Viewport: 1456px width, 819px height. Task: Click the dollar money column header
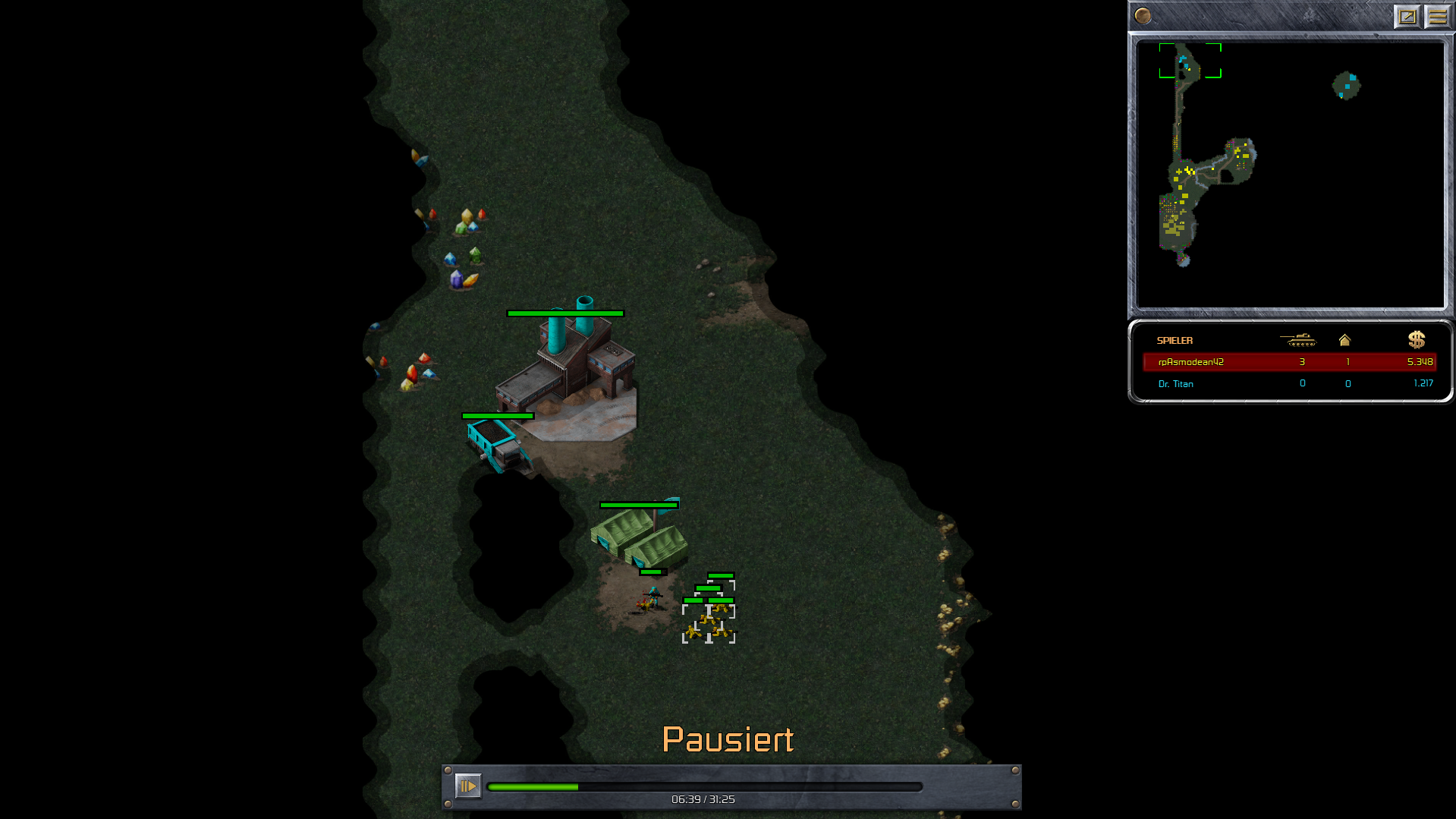(x=1416, y=340)
